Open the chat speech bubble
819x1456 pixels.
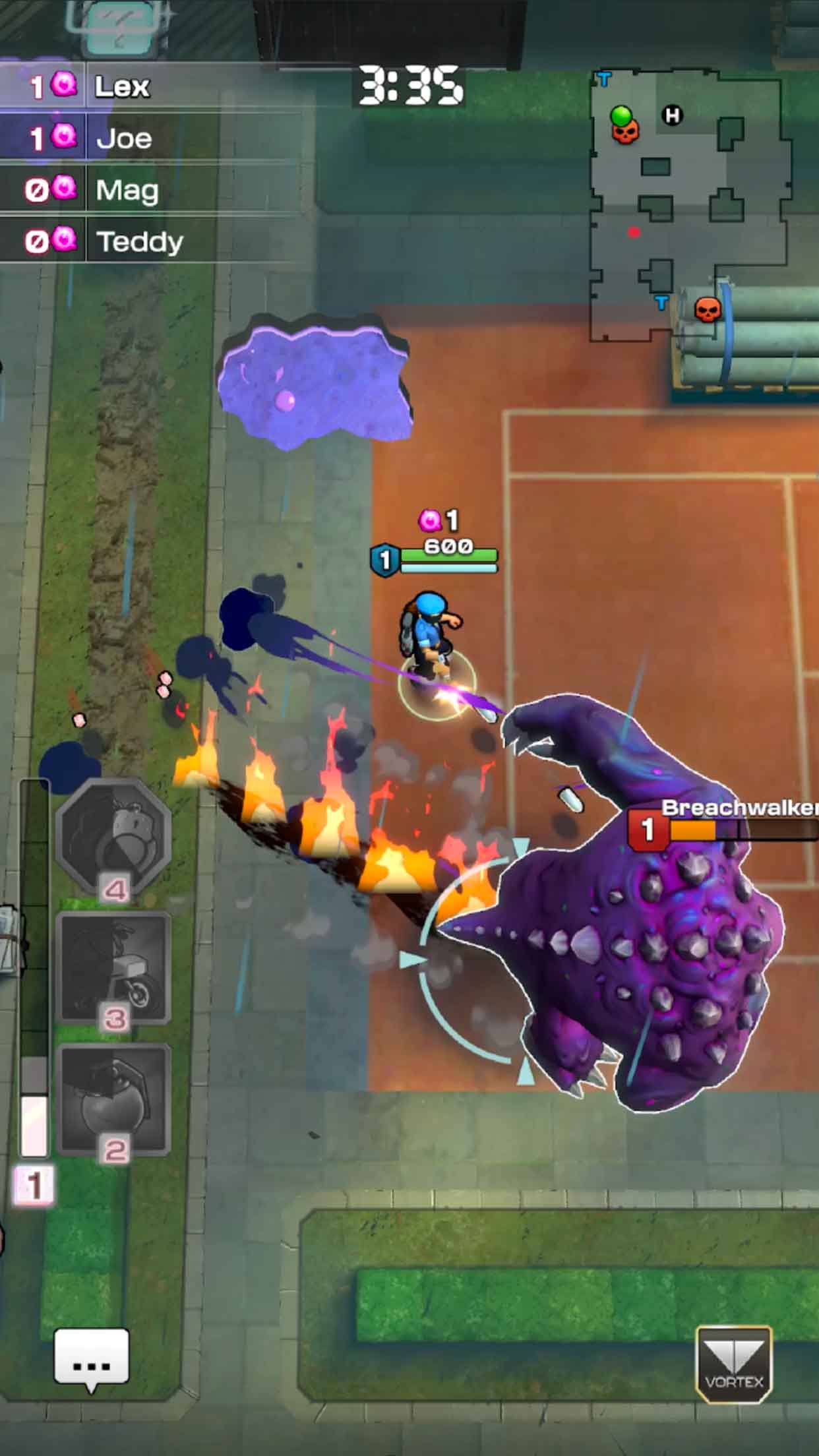click(x=92, y=1357)
